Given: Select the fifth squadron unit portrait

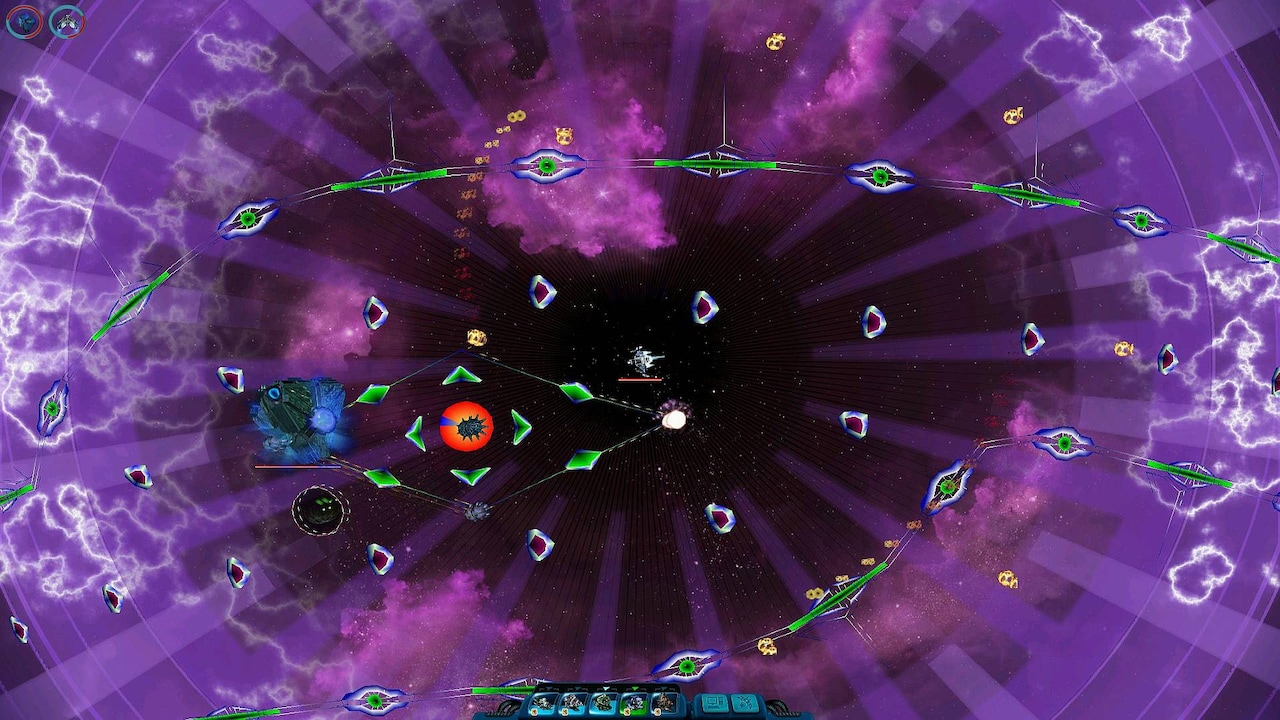Looking at the screenshot, I should (x=664, y=703).
